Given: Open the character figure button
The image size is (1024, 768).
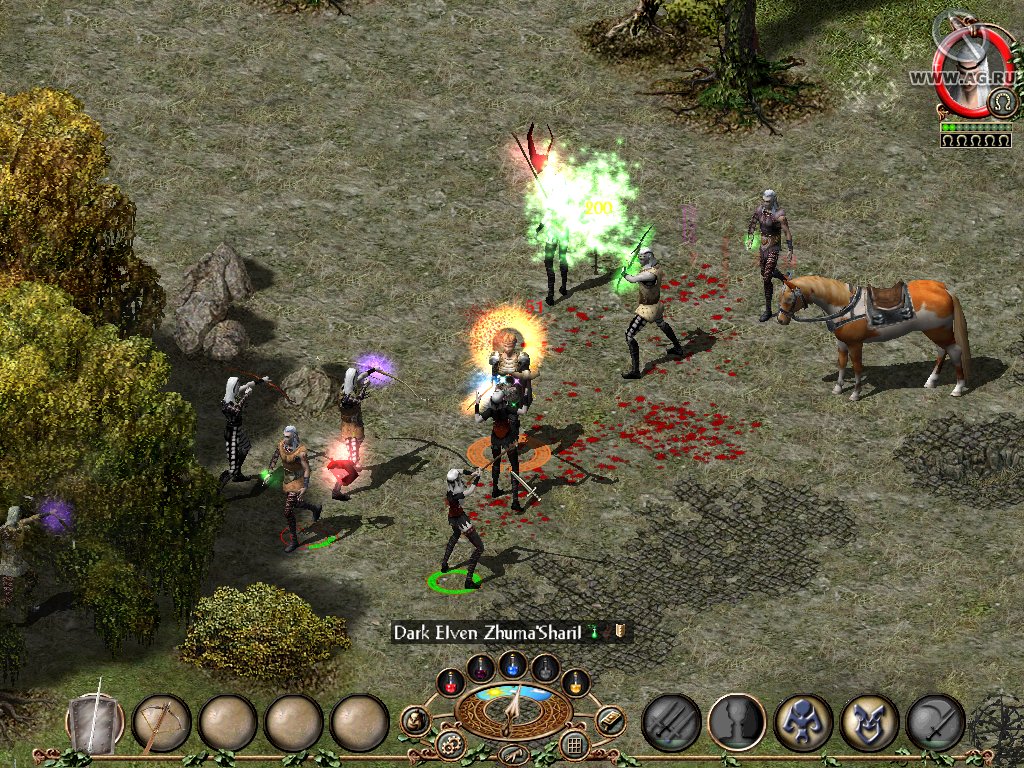Looking at the screenshot, I should [x=415, y=720].
